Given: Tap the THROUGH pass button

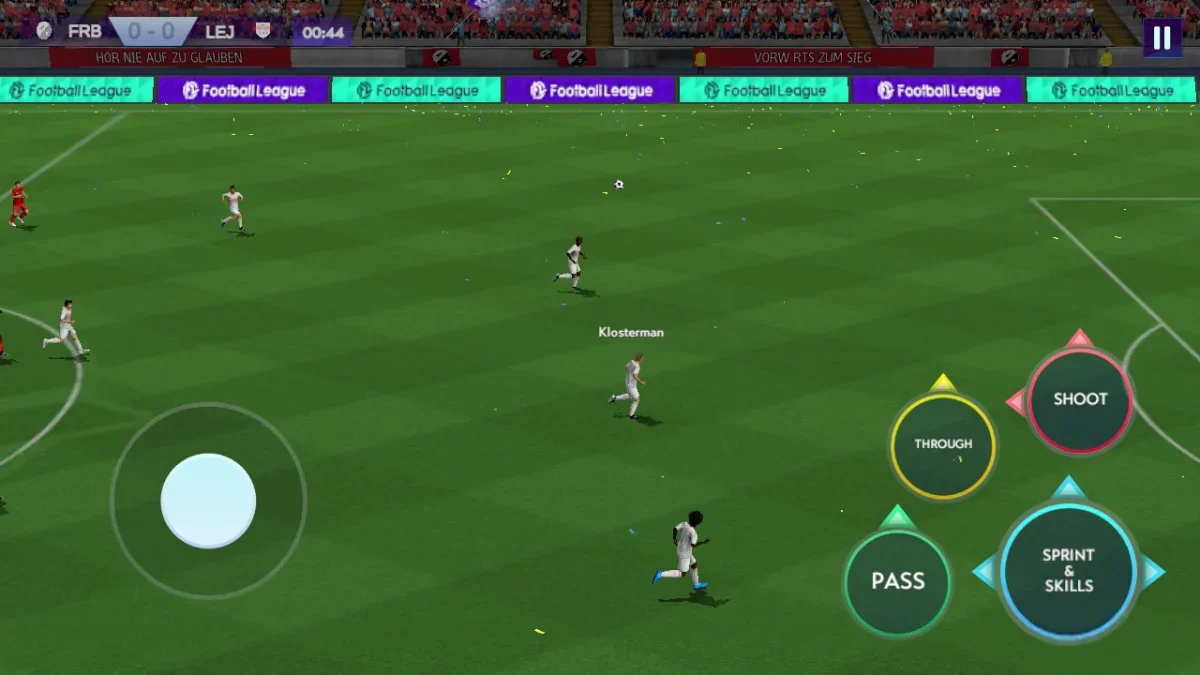Looking at the screenshot, I should click(x=942, y=445).
